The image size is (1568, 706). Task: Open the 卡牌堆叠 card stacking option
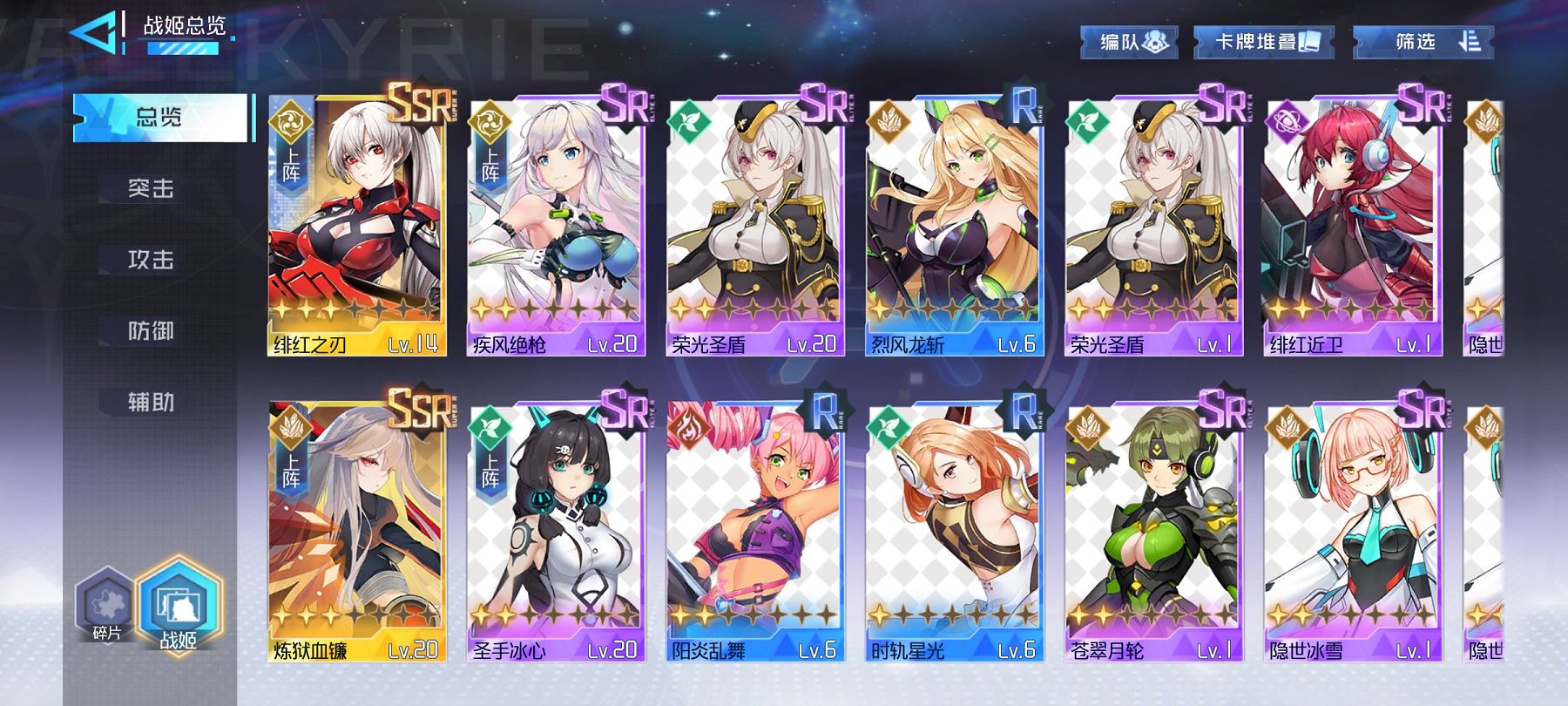(1264, 42)
